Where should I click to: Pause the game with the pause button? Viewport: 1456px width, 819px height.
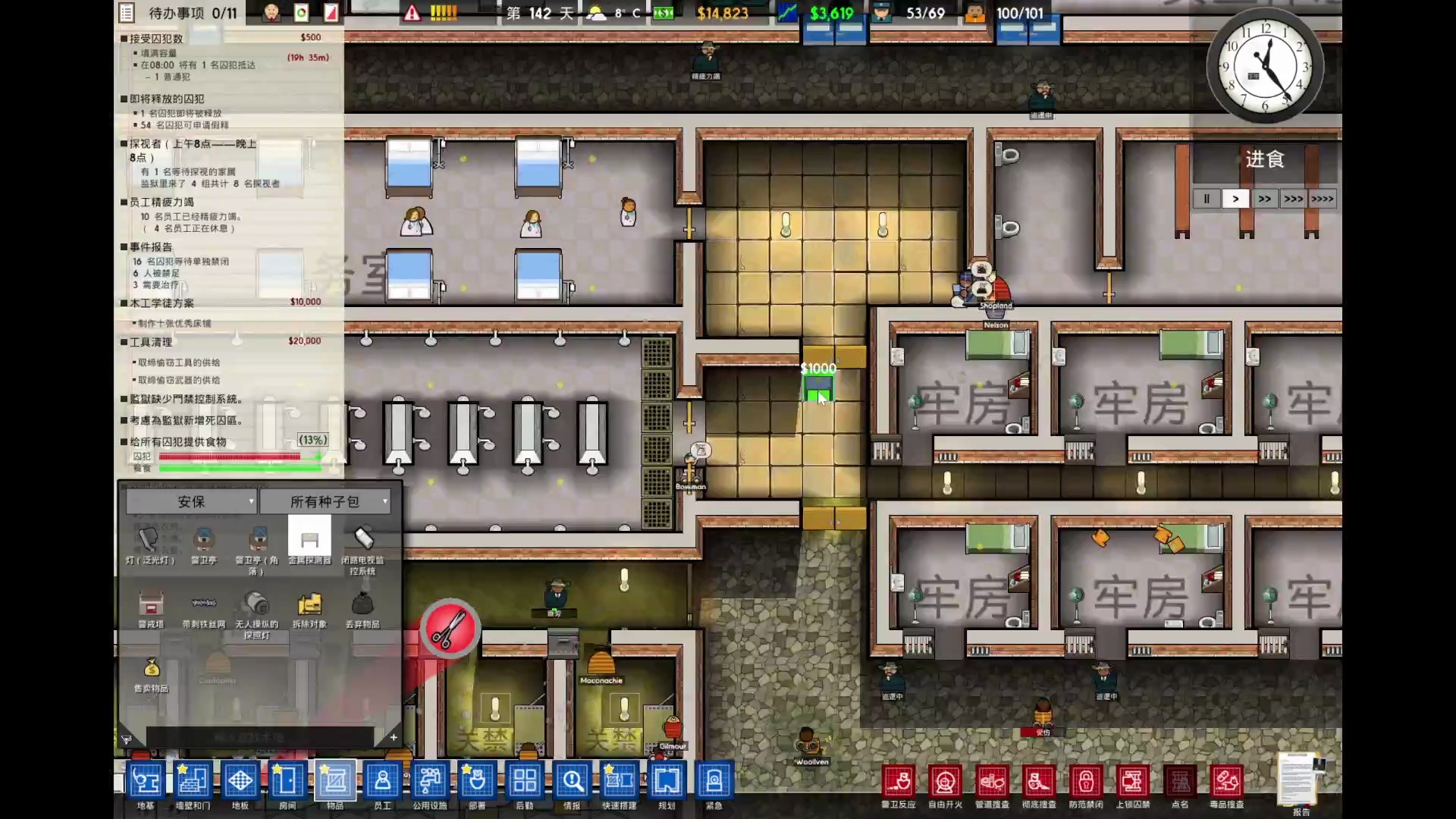(x=1207, y=199)
